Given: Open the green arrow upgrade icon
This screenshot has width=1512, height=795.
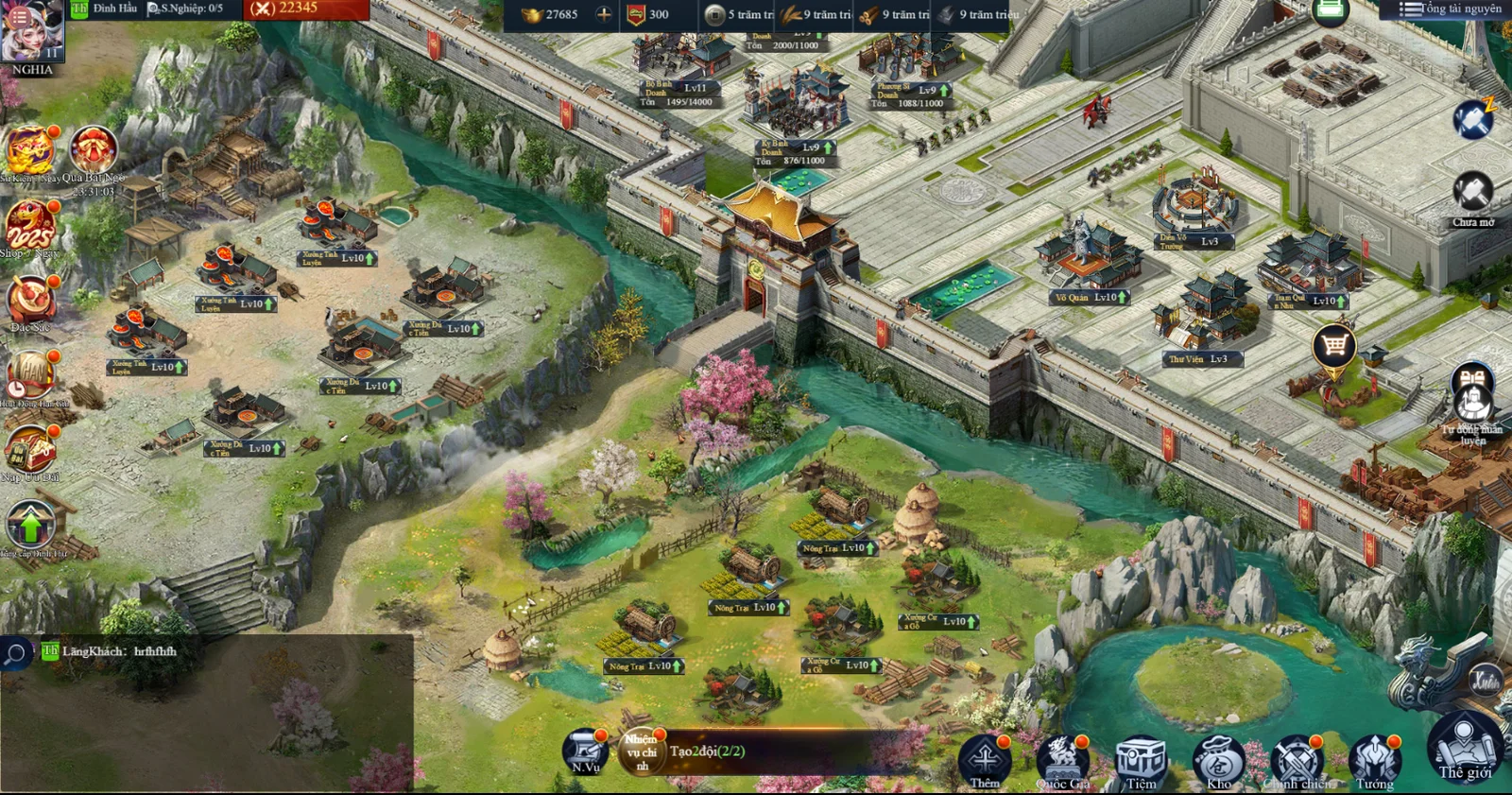Looking at the screenshot, I should [31, 525].
